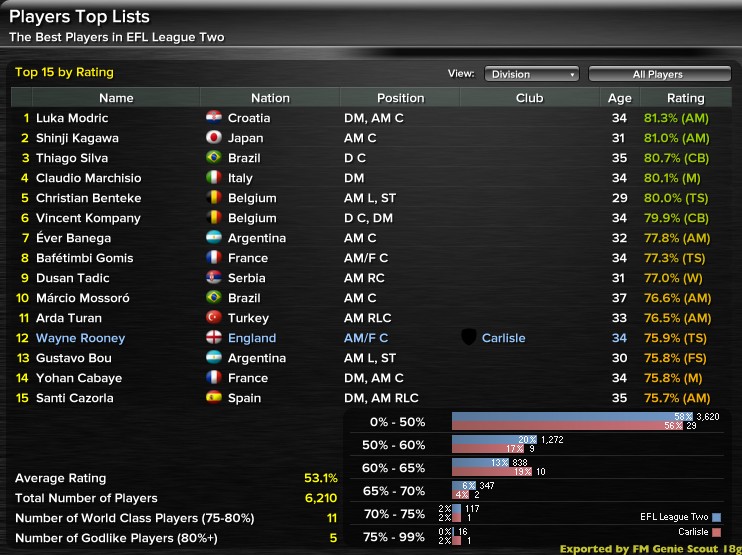The width and height of the screenshot is (742, 555).
Task: Choose Vincent Kompany's row
Action: click(x=88, y=218)
